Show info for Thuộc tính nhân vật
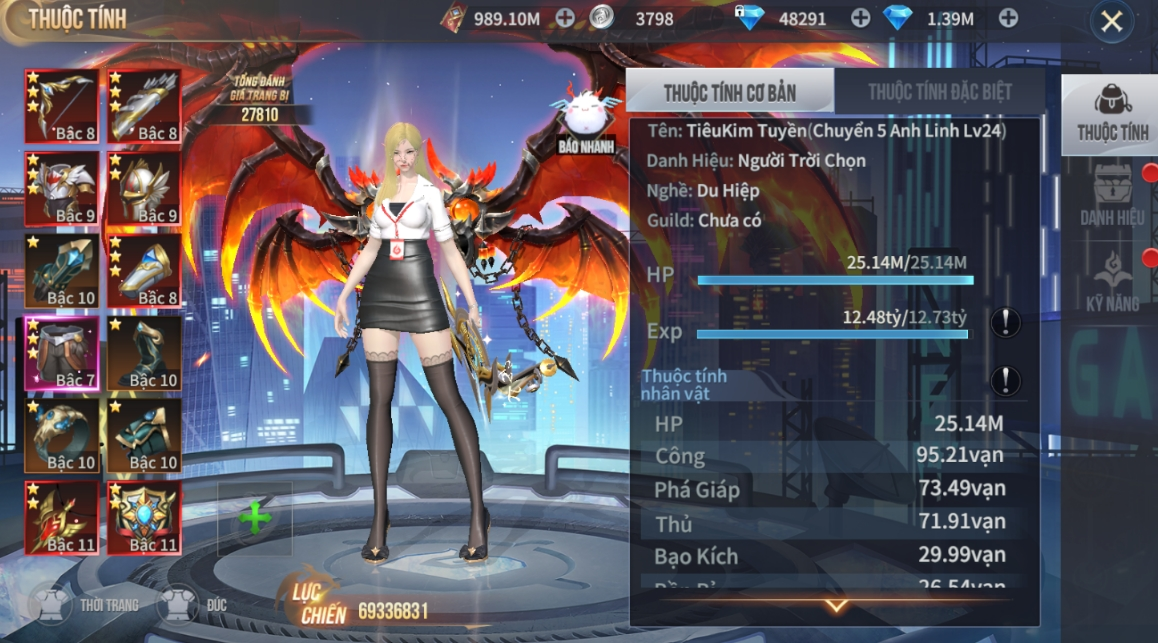This screenshot has width=1158, height=643. coord(1005,381)
